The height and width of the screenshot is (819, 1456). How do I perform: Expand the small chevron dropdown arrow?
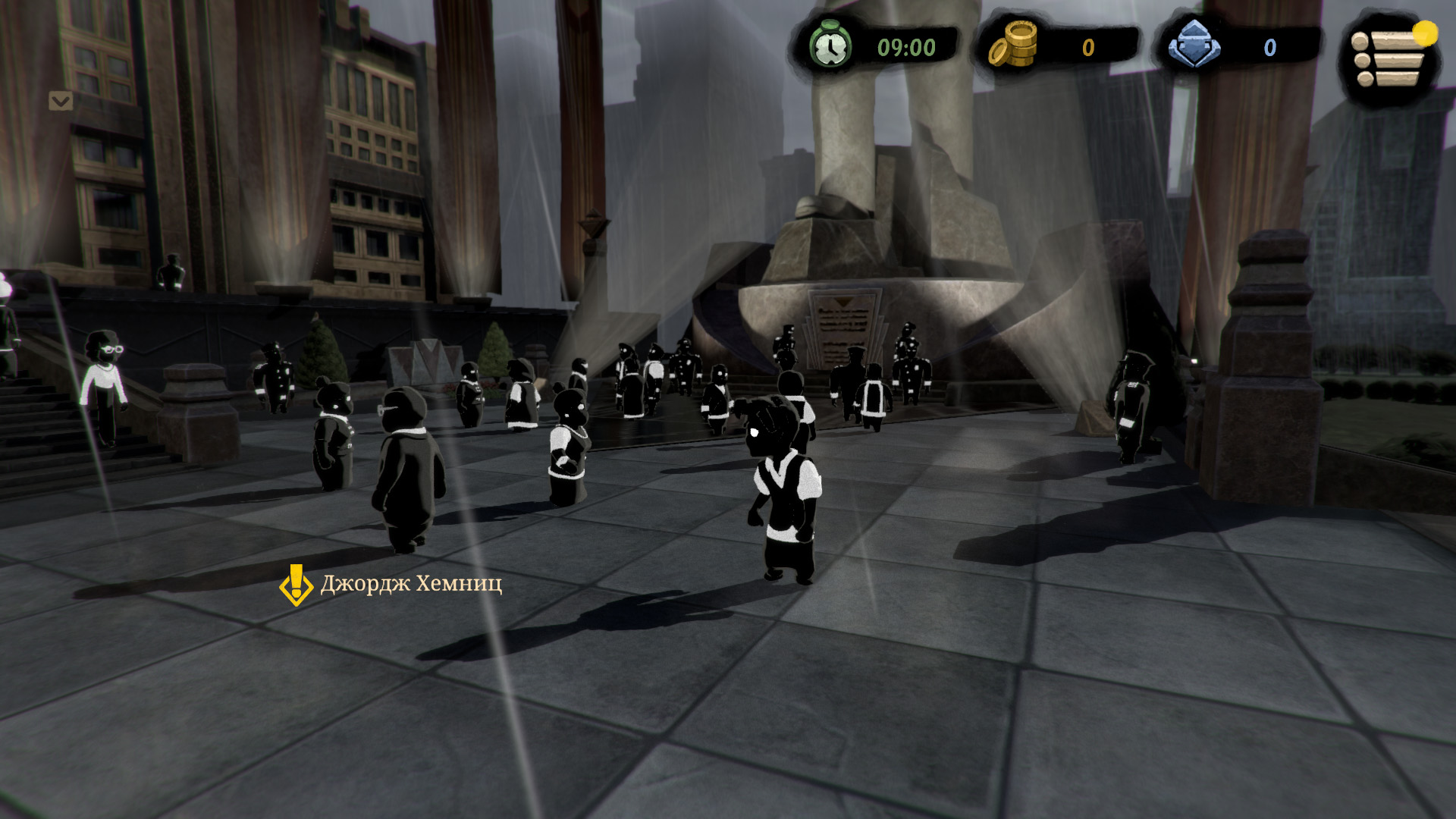[x=61, y=101]
